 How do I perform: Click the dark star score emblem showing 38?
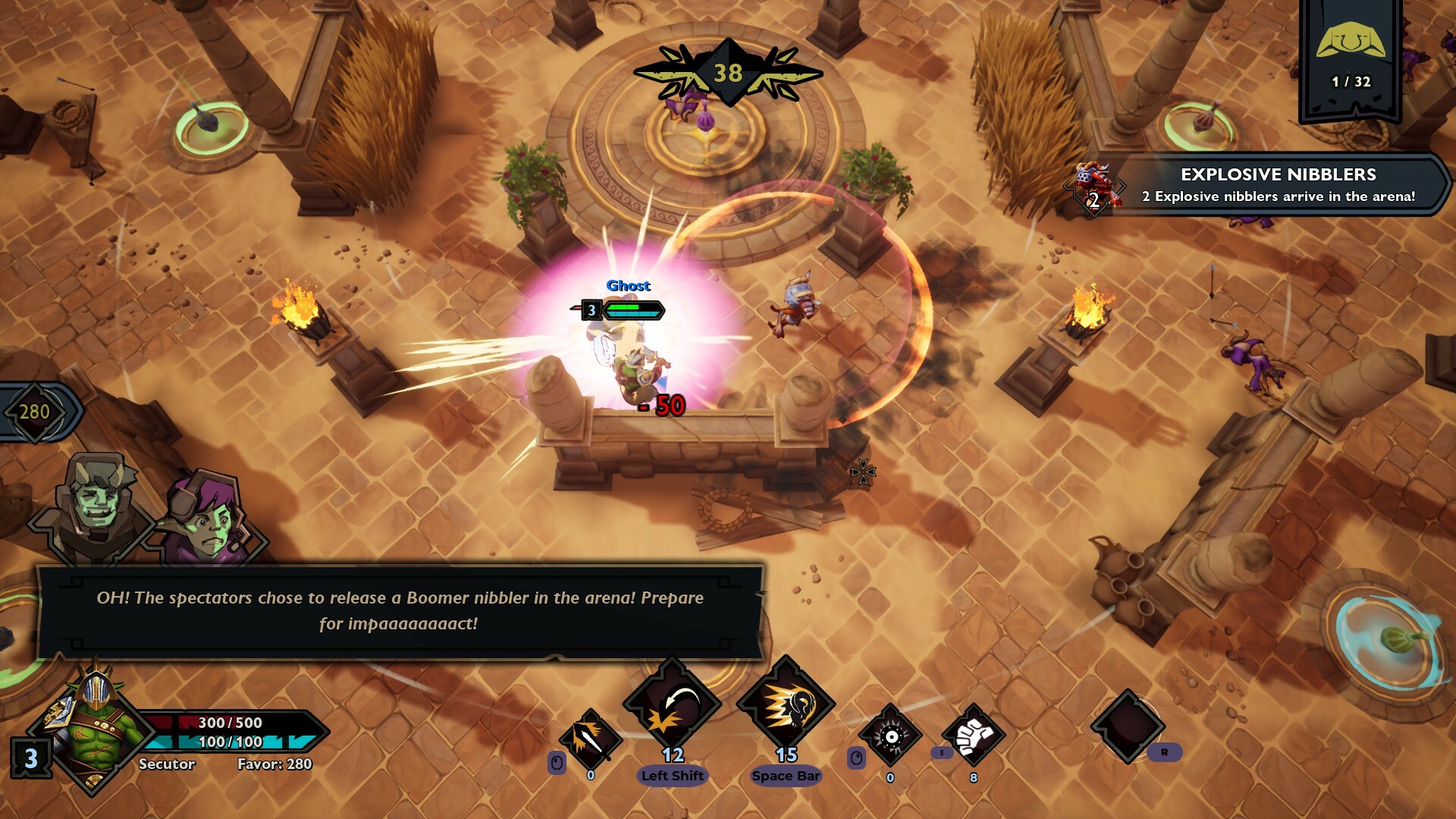[x=726, y=73]
